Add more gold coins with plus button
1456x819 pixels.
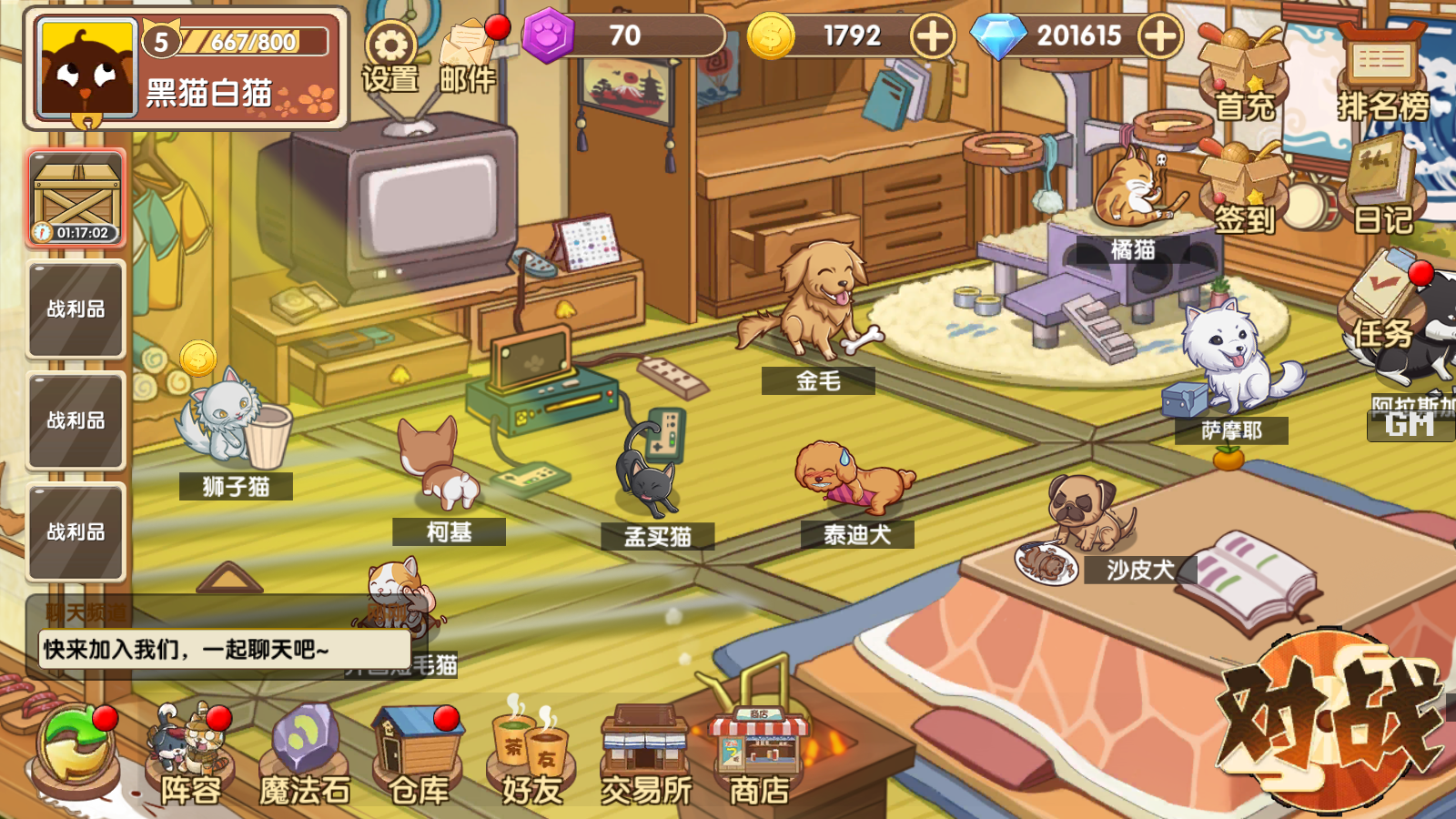pyautogui.click(x=933, y=36)
